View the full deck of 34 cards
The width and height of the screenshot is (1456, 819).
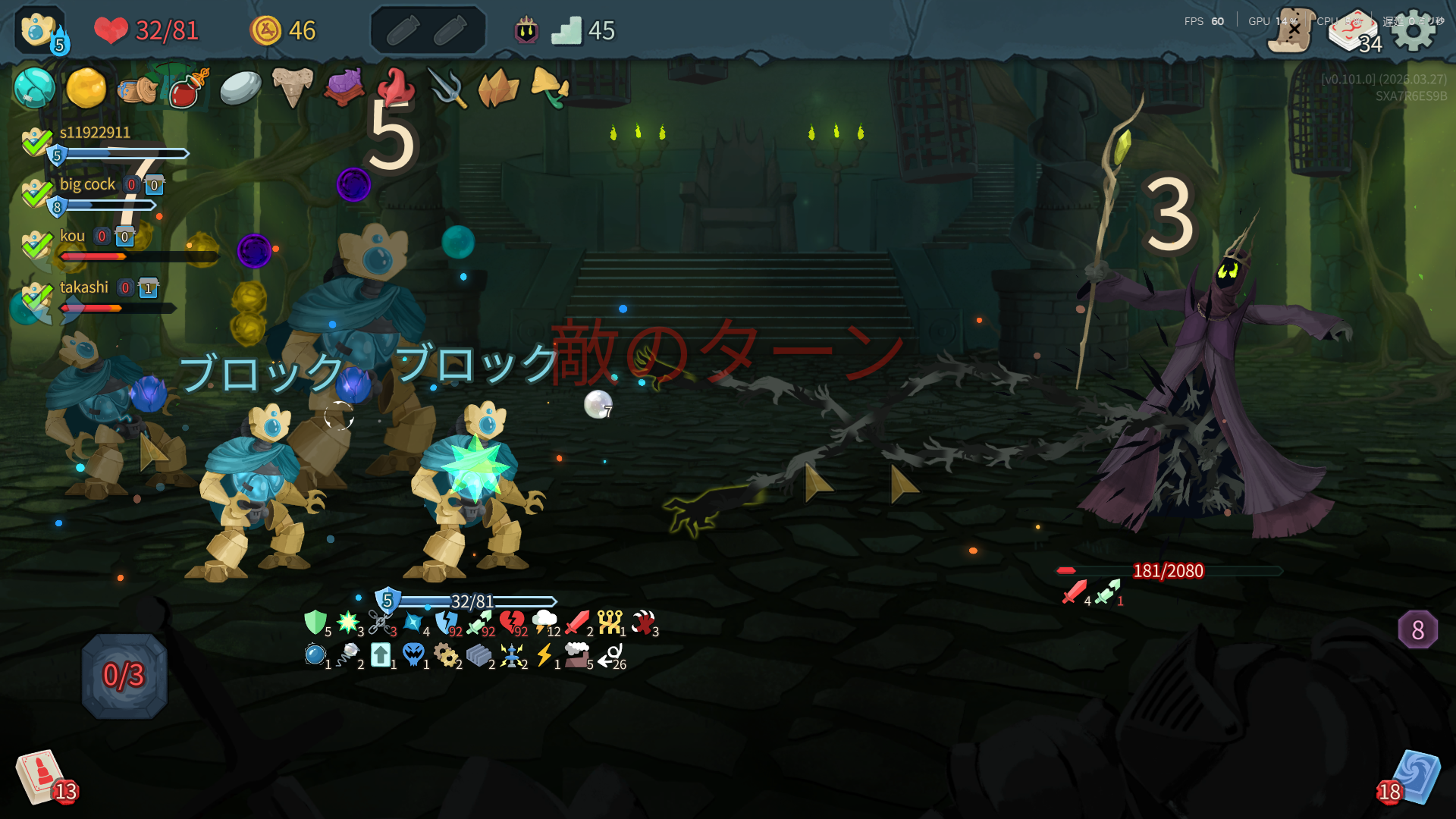click(x=1354, y=32)
